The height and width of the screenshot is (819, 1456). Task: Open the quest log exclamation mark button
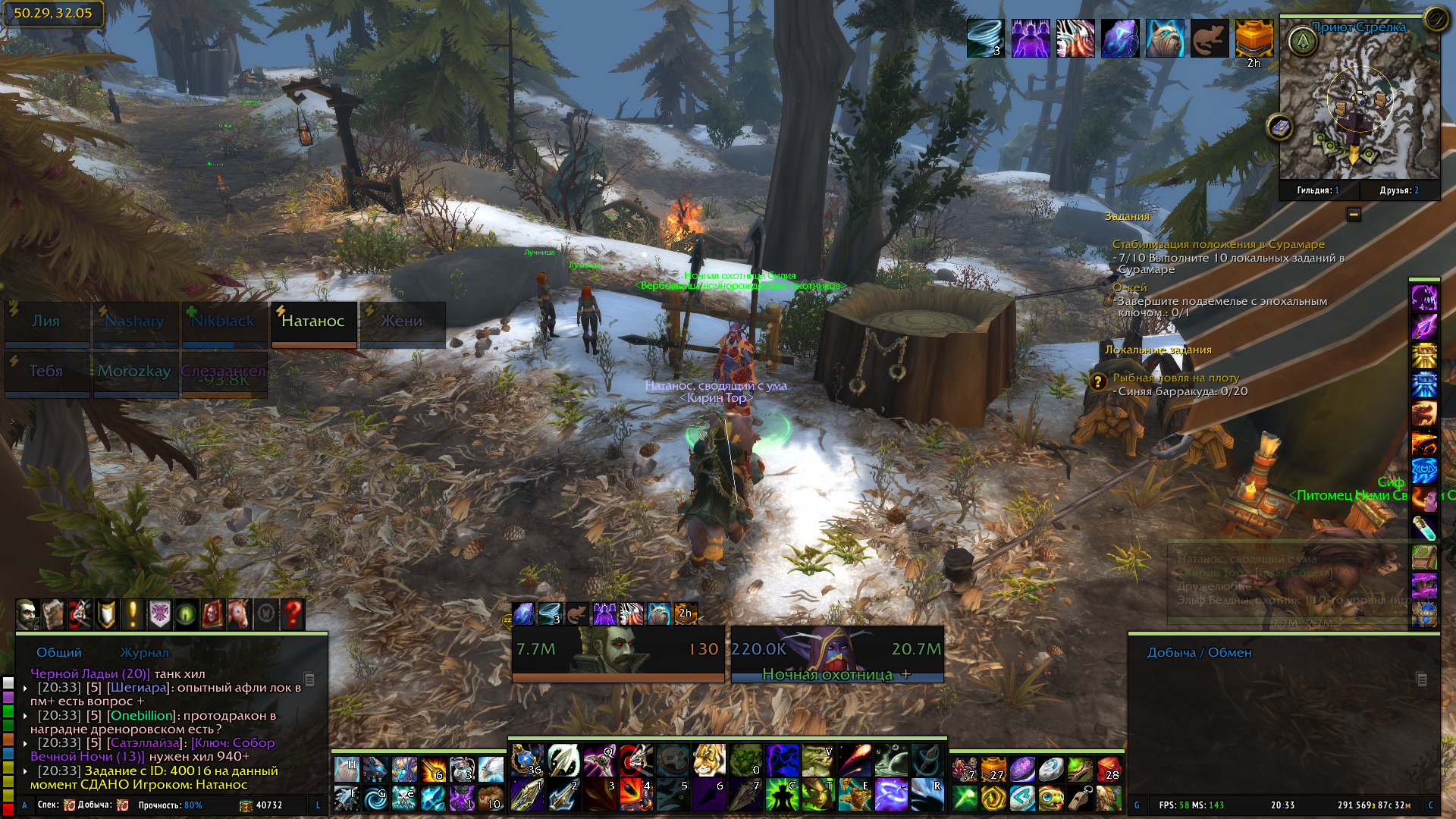point(133,614)
